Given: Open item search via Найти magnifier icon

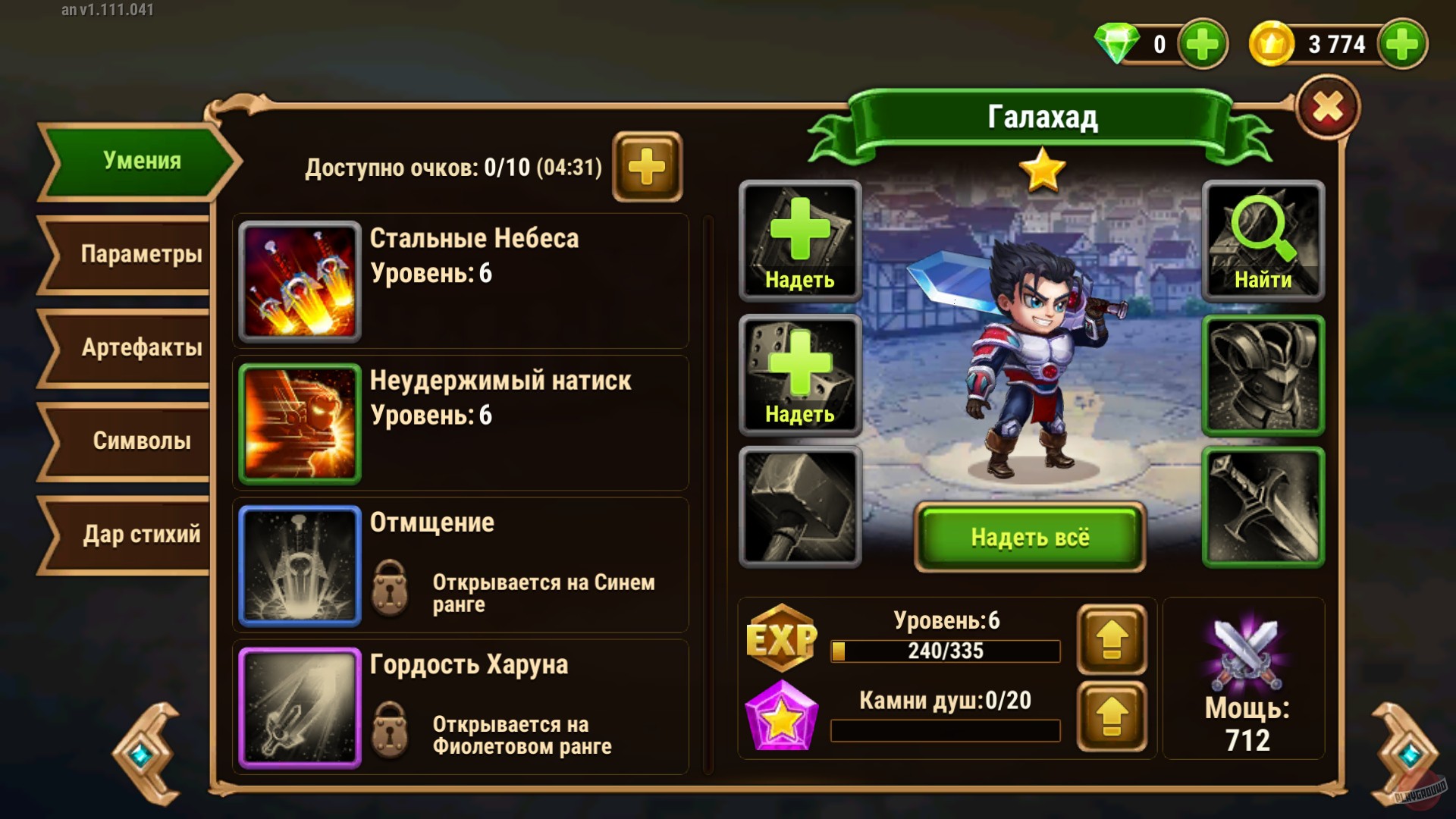Looking at the screenshot, I should click(1261, 241).
